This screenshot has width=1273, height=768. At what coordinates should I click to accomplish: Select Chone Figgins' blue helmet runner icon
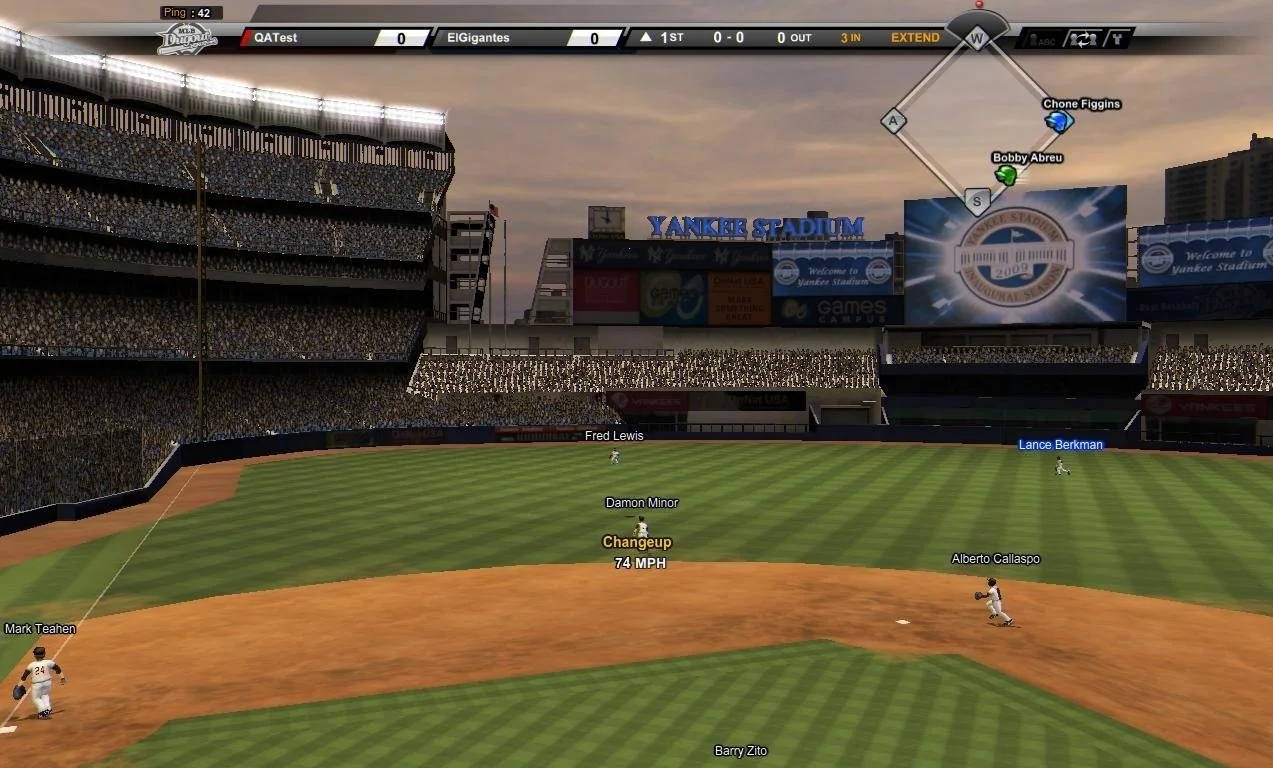click(1057, 122)
